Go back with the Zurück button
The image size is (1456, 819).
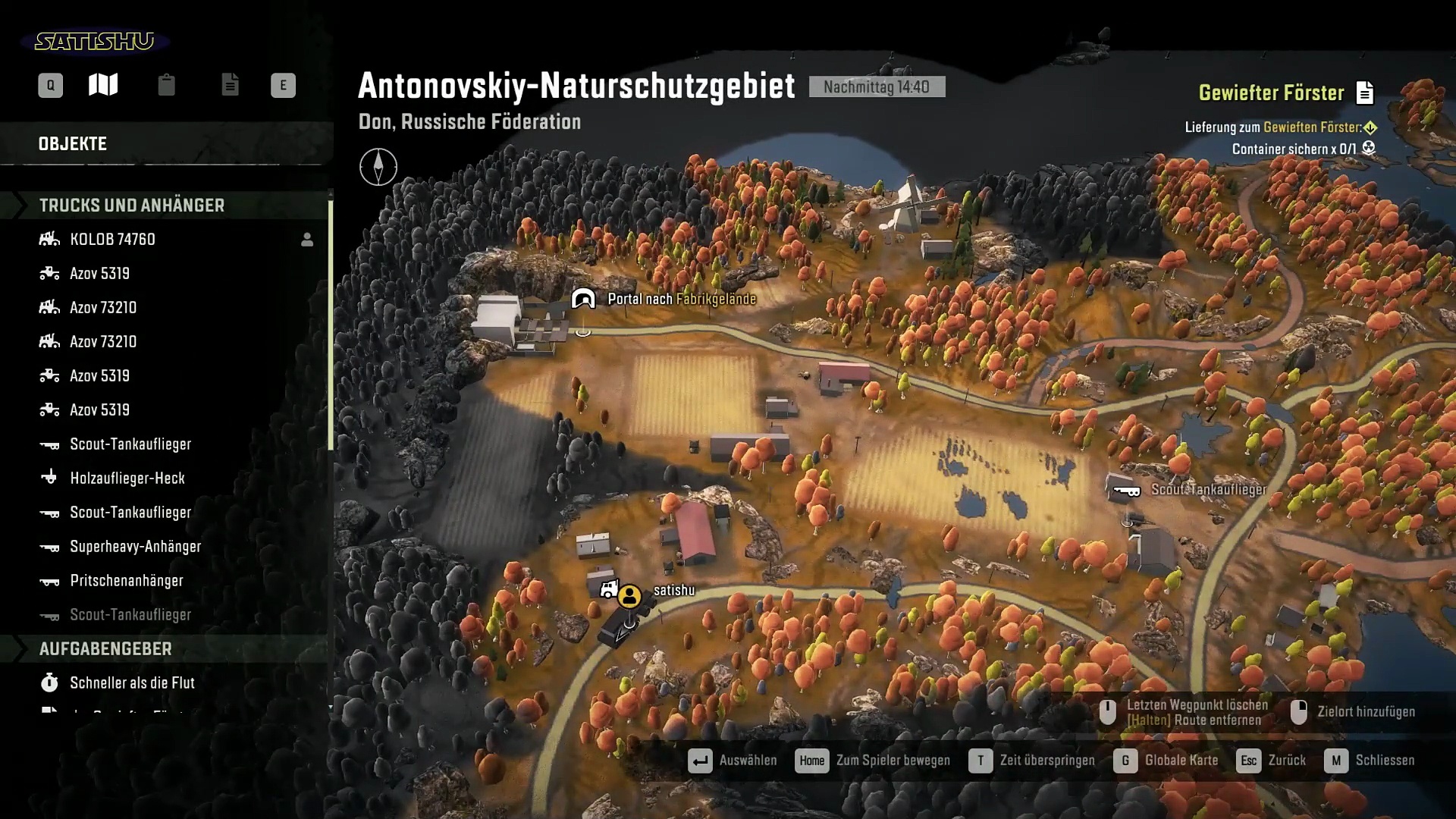[1272, 761]
